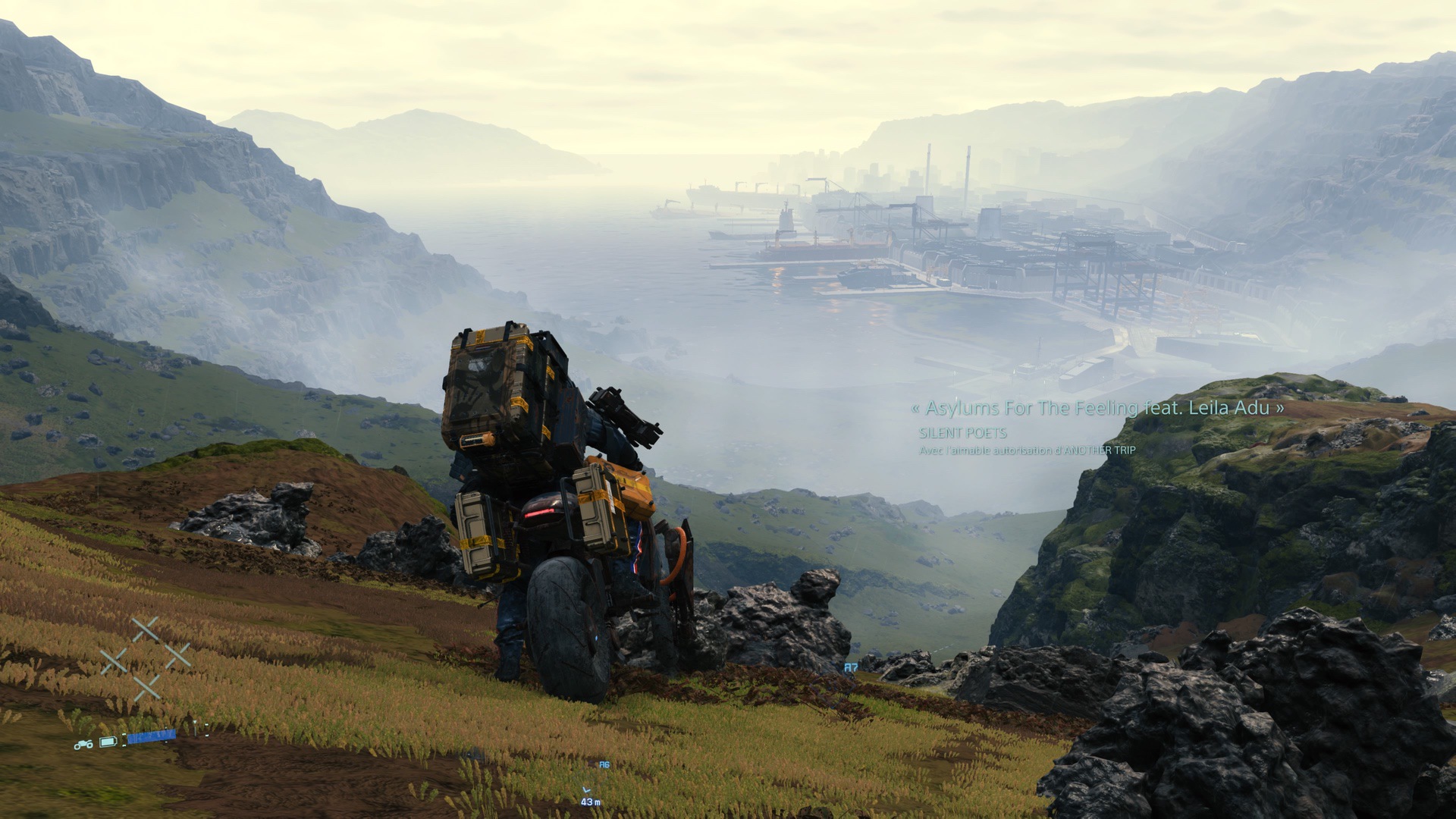
Task: Select the motorcycle vehicle status icon
Action: 83,745
